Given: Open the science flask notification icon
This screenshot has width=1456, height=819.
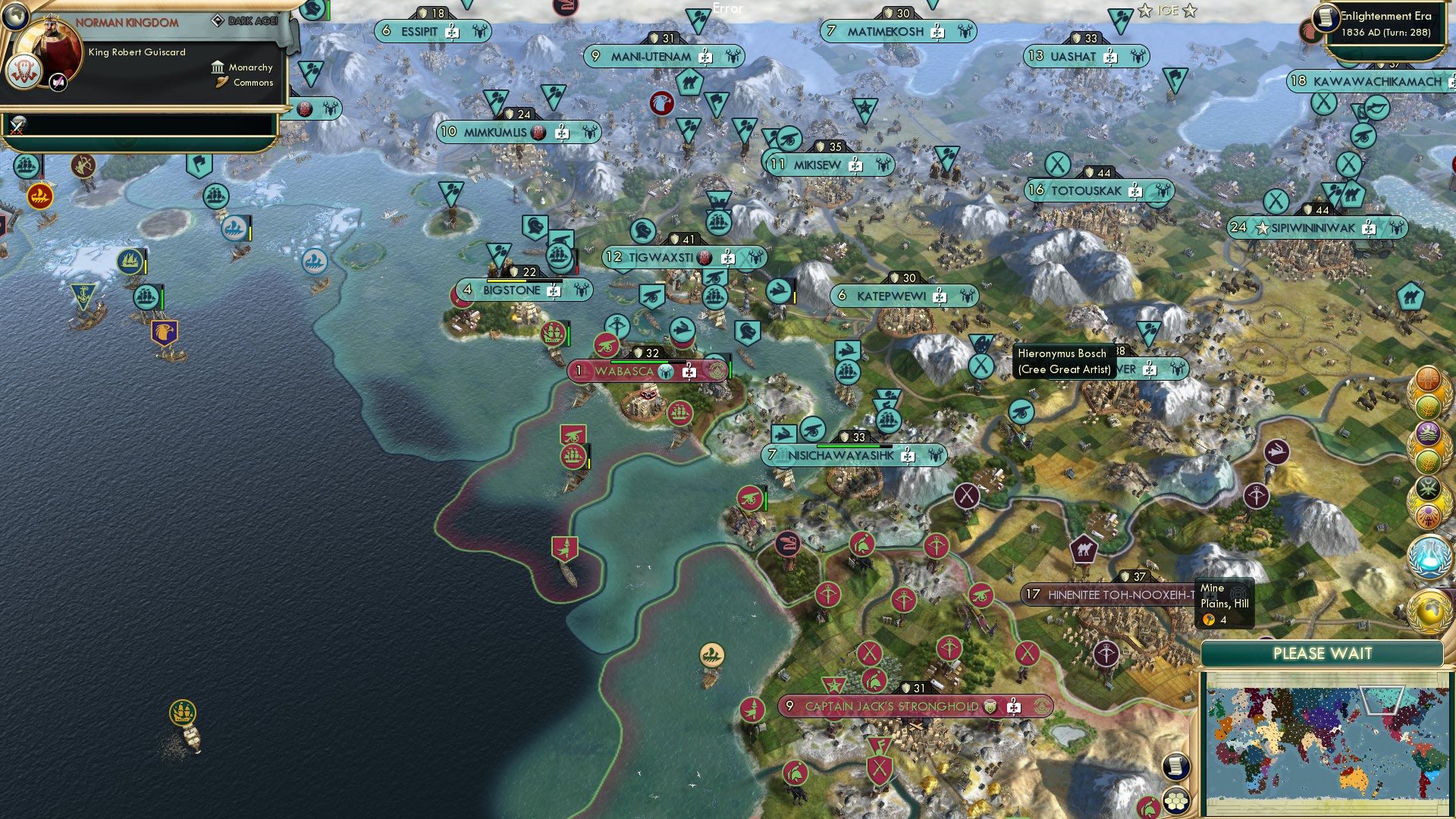Looking at the screenshot, I should (x=1428, y=556).
